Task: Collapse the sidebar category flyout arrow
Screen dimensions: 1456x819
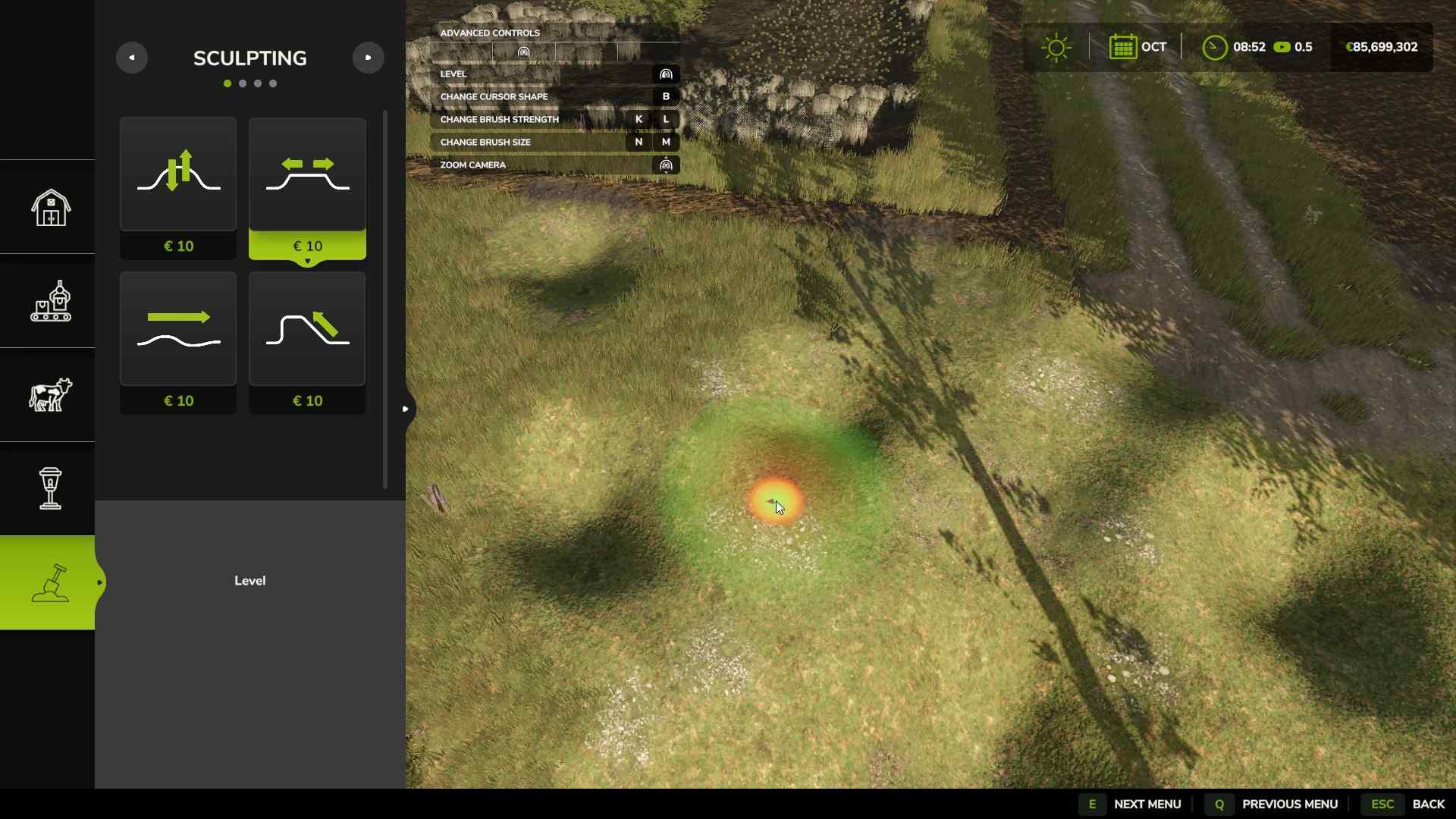Action: (101, 582)
